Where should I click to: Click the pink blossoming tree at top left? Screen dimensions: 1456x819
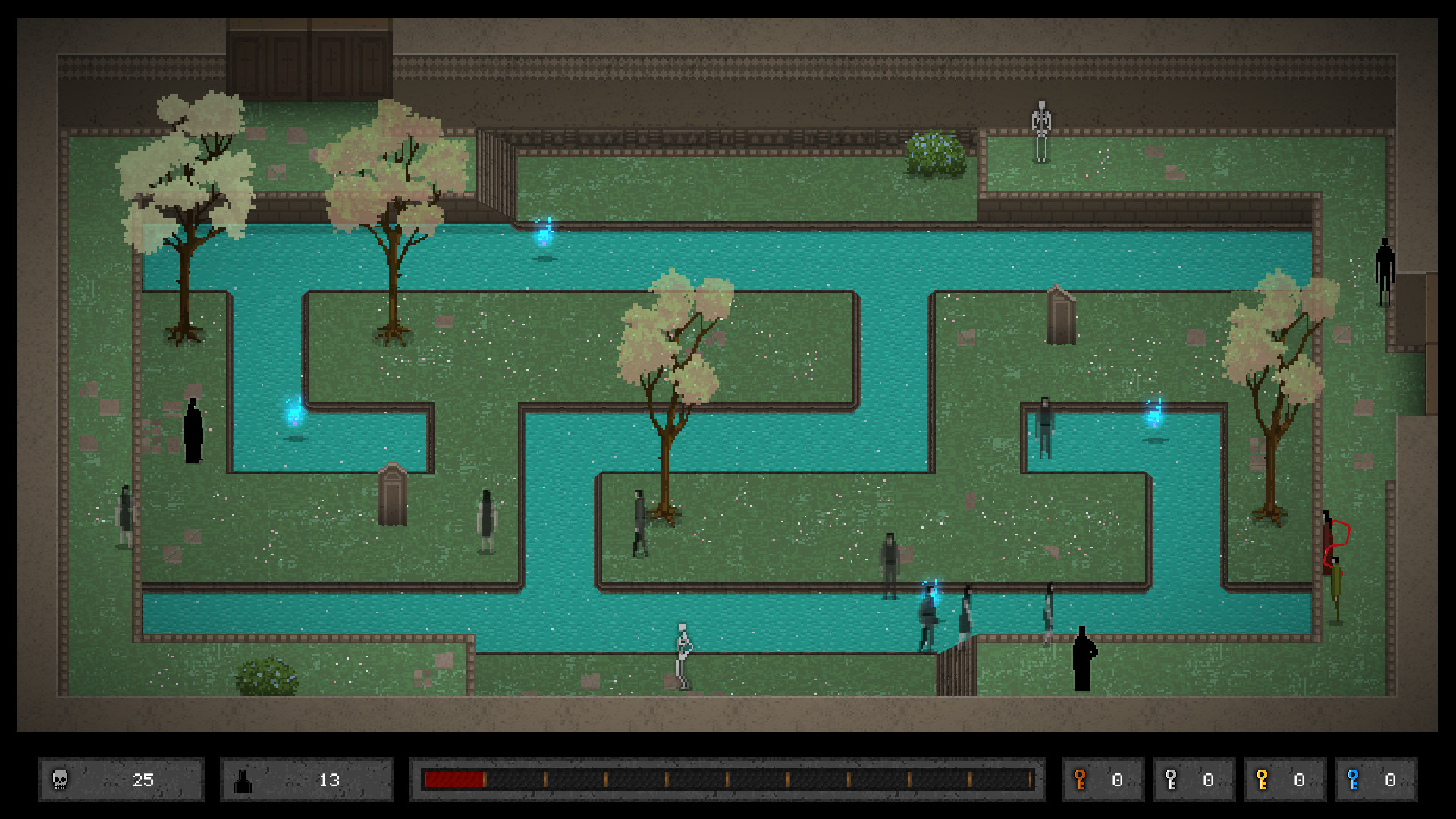[x=186, y=174]
